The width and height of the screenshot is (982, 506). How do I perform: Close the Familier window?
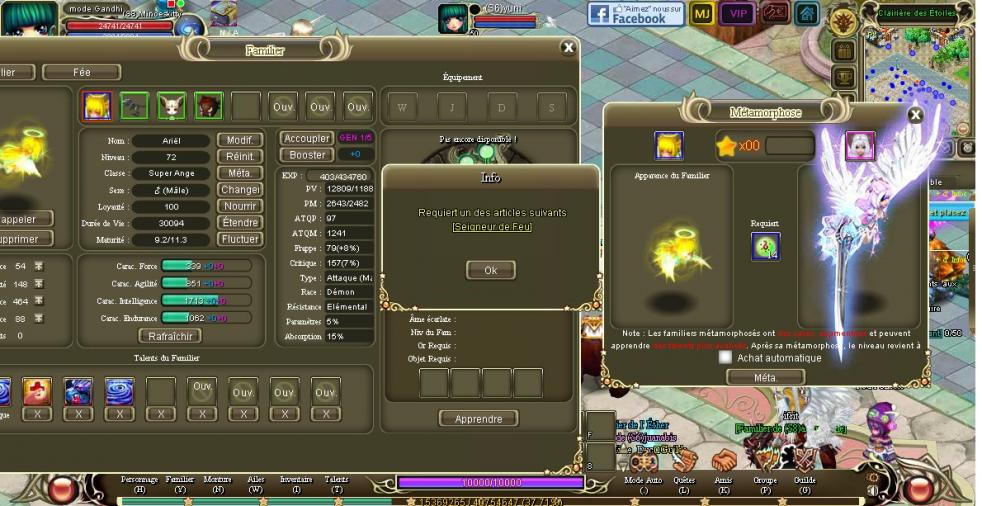coord(569,47)
